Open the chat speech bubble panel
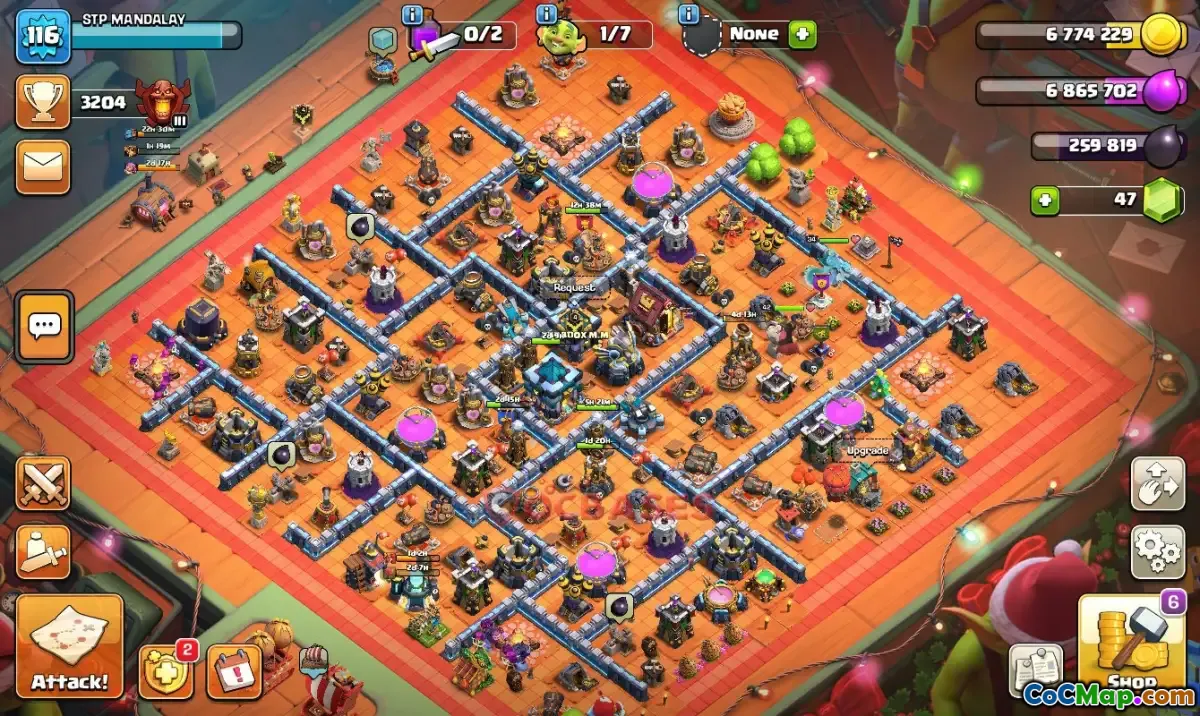The height and width of the screenshot is (716, 1200). coord(45,326)
